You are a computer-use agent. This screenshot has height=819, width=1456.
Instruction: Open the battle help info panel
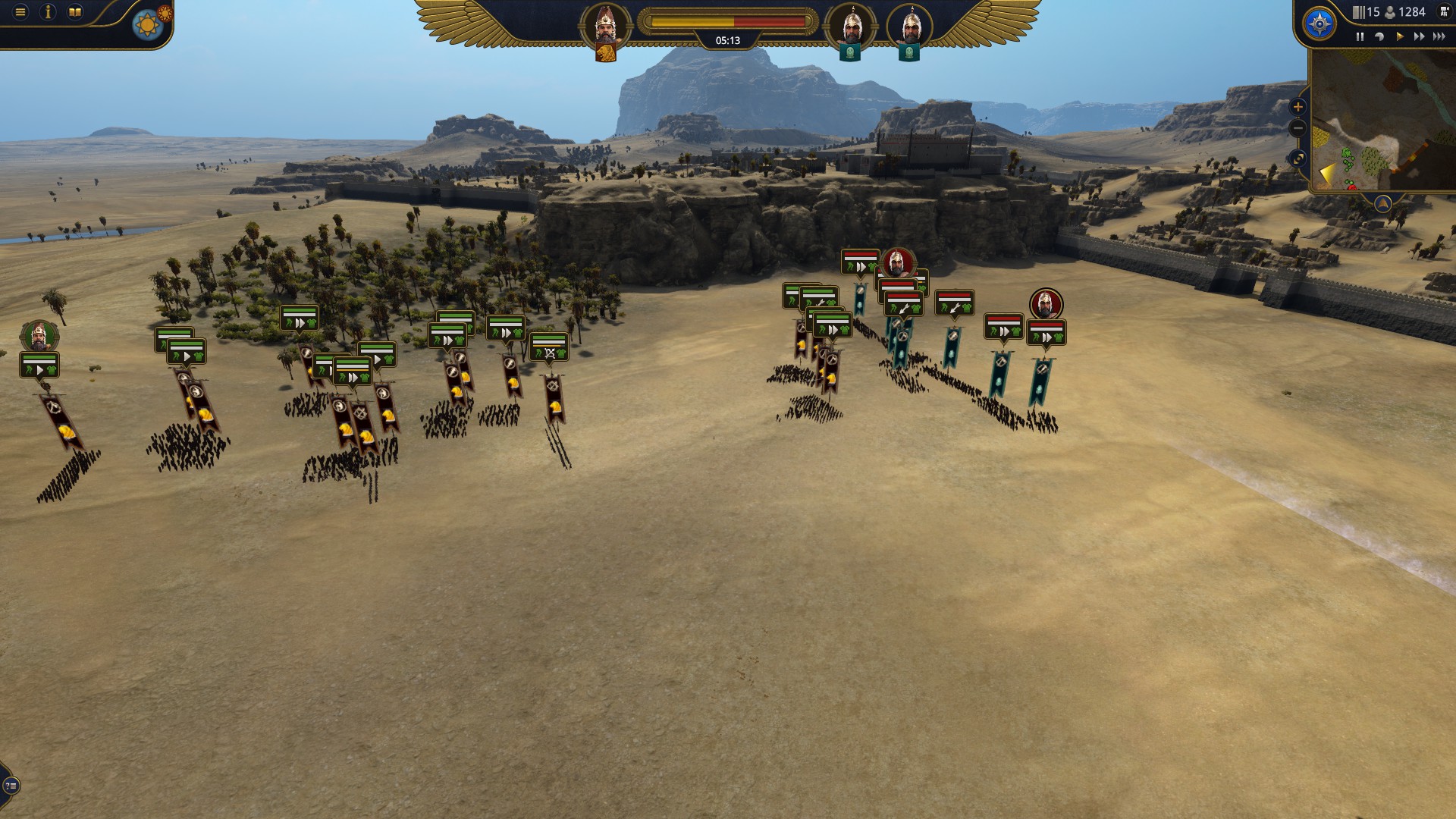[x=48, y=12]
